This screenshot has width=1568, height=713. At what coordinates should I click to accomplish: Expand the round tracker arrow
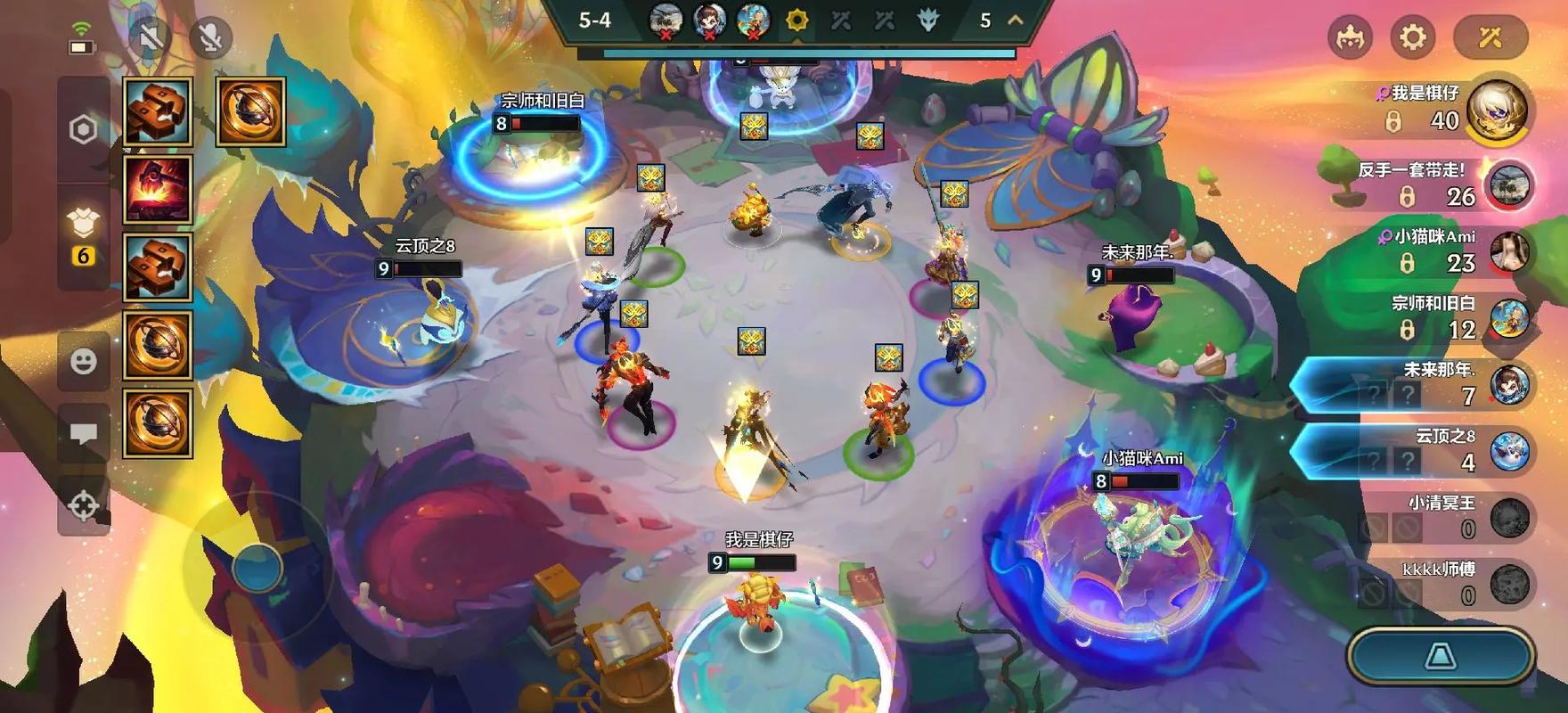(1015, 20)
